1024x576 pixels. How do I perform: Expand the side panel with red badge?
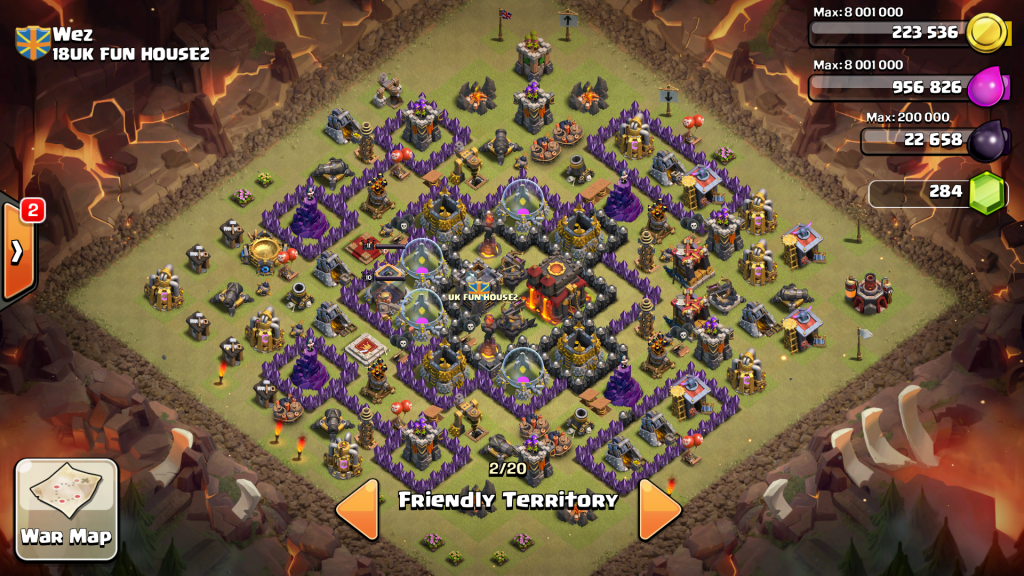click(x=18, y=251)
